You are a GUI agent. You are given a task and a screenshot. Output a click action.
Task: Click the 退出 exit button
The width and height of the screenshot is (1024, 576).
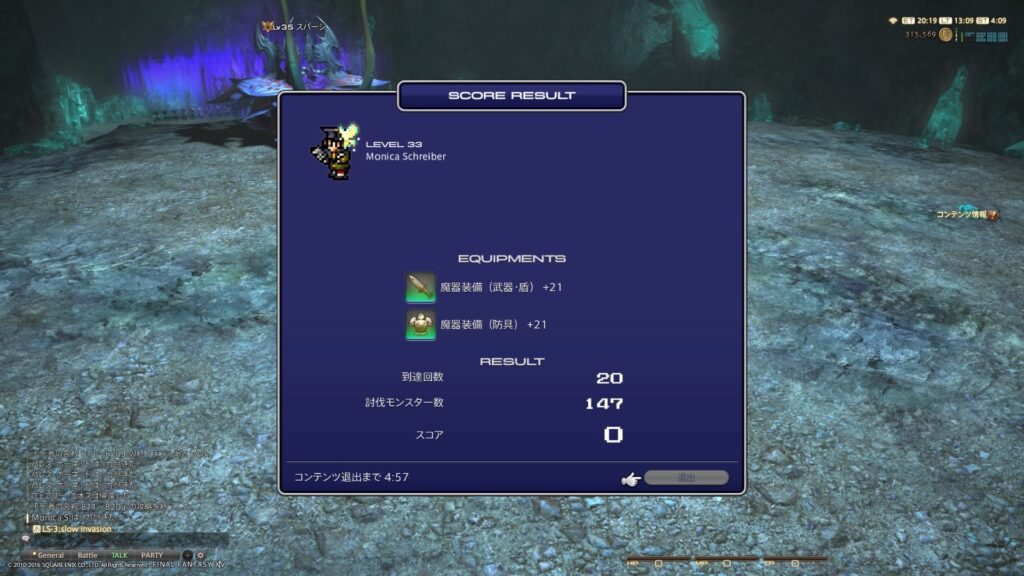click(686, 478)
